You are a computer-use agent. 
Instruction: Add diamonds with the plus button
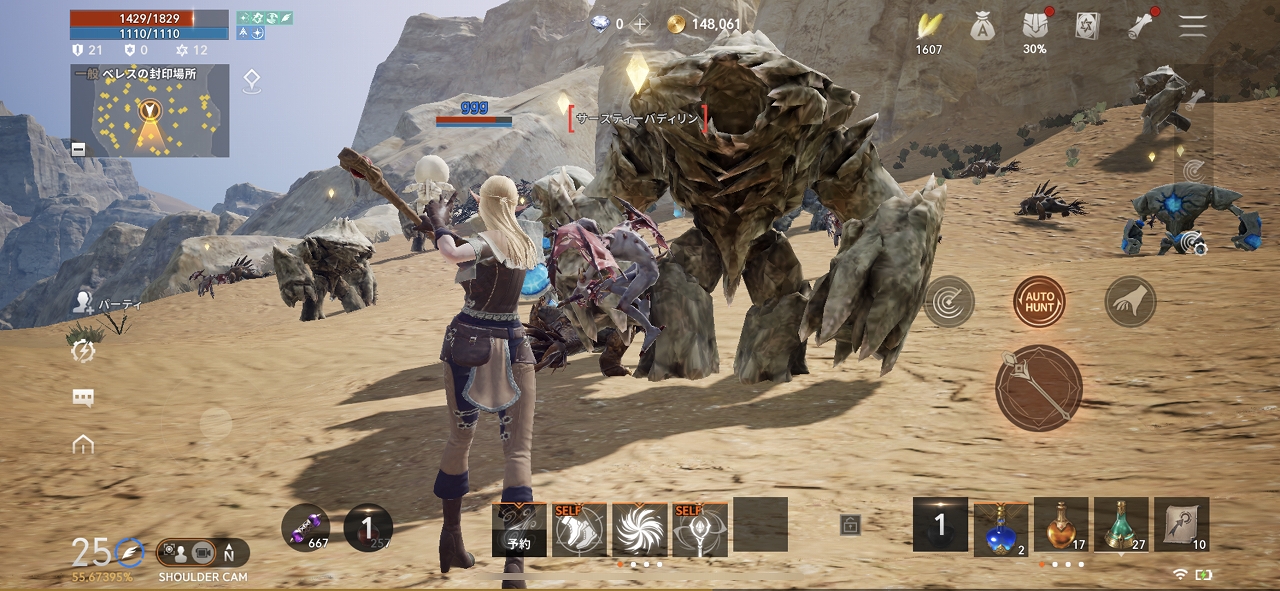(640, 24)
